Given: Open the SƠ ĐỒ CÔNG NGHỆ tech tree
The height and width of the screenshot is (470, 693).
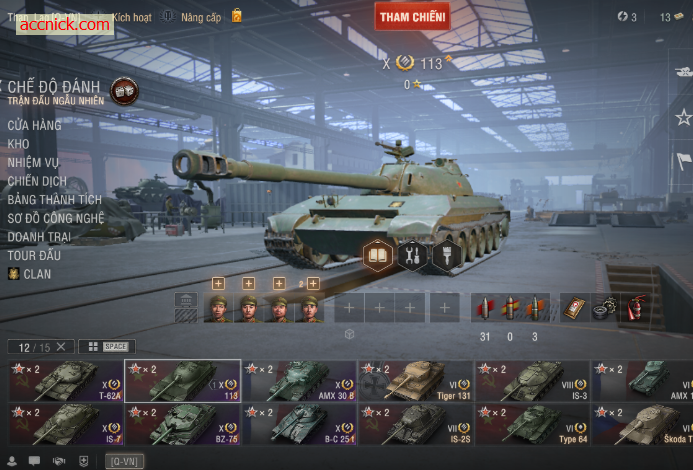Looking at the screenshot, I should (x=55, y=218).
